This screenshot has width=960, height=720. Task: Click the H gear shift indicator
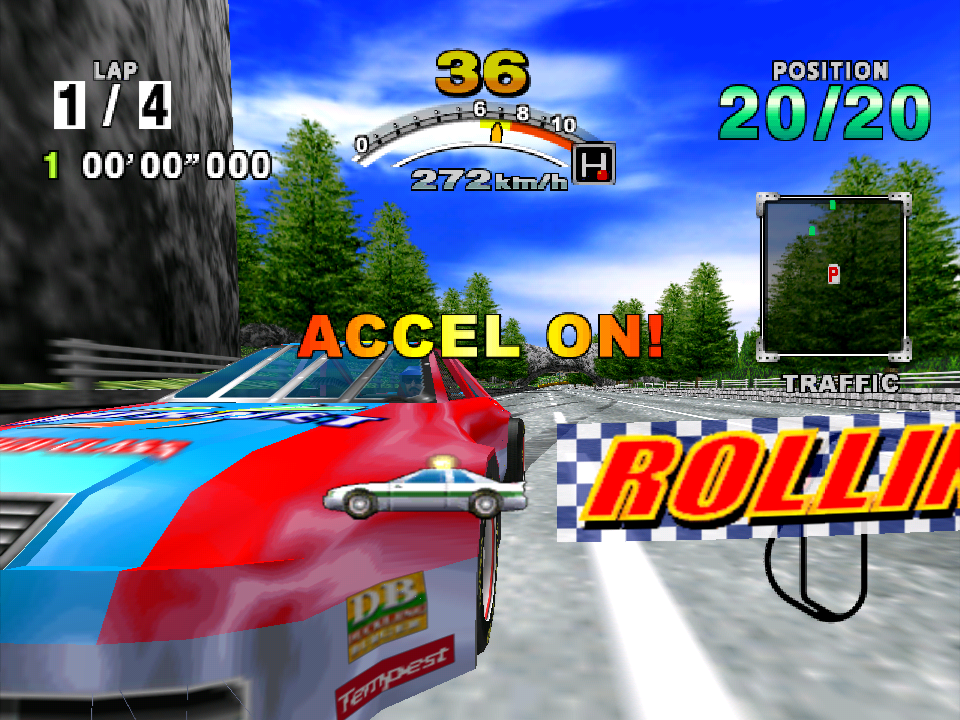(x=596, y=164)
